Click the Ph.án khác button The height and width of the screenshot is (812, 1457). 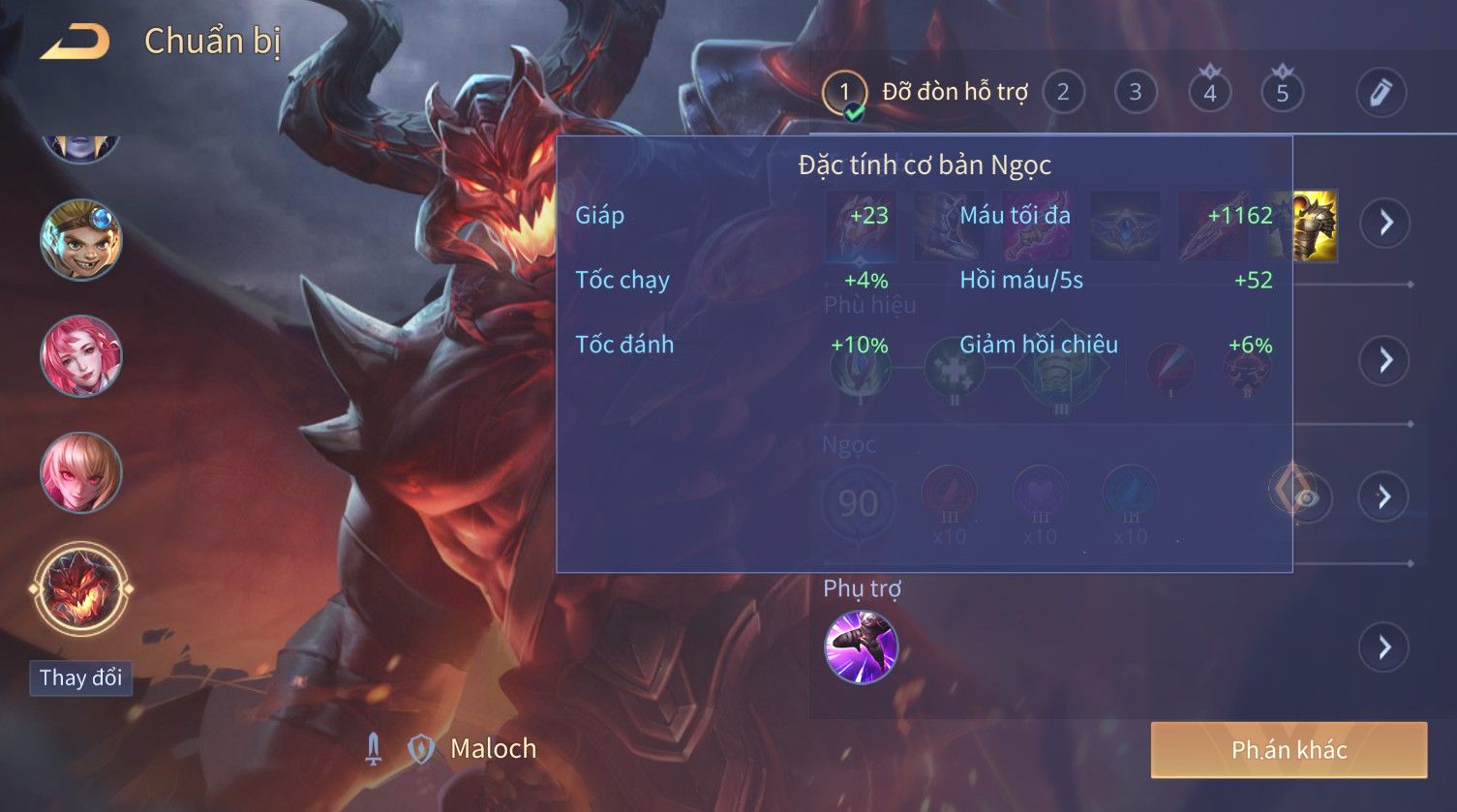pyautogui.click(x=1289, y=750)
